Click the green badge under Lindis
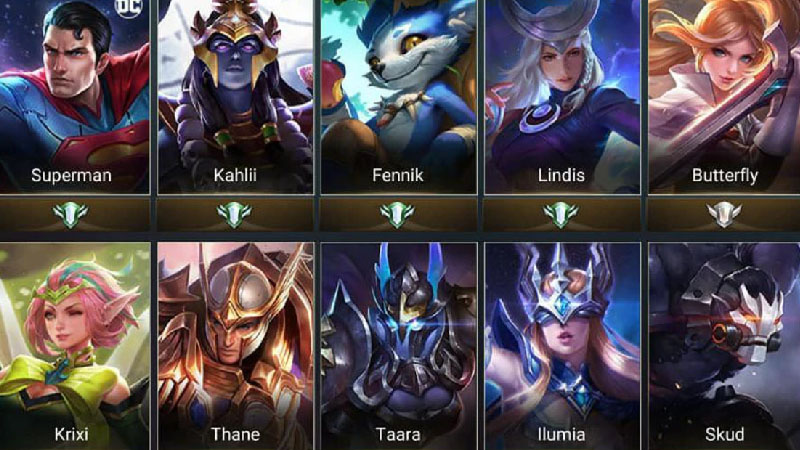The height and width of the screenshot is (450, 800). point(561,214)
